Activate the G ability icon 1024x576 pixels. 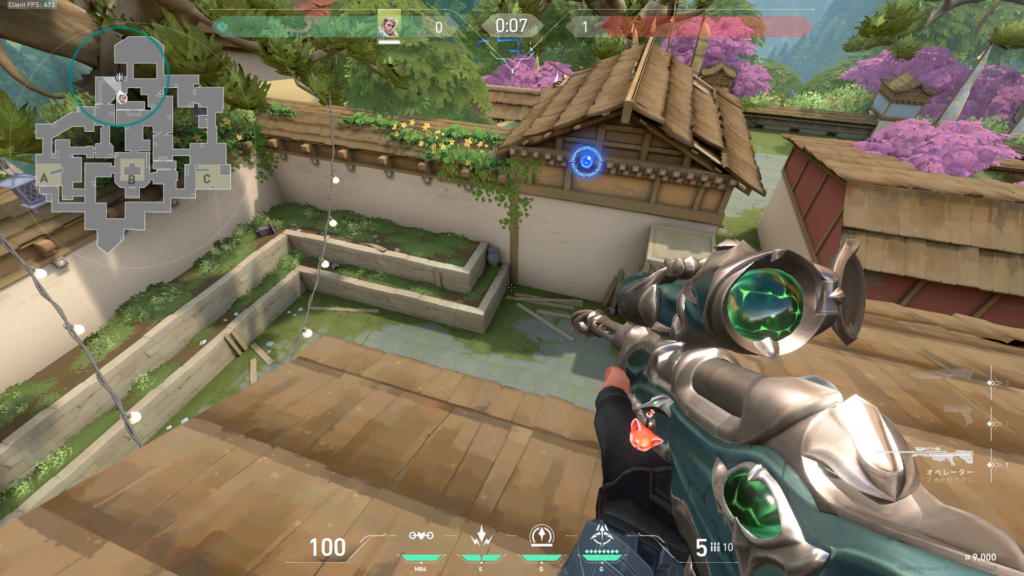coord(601,536)
